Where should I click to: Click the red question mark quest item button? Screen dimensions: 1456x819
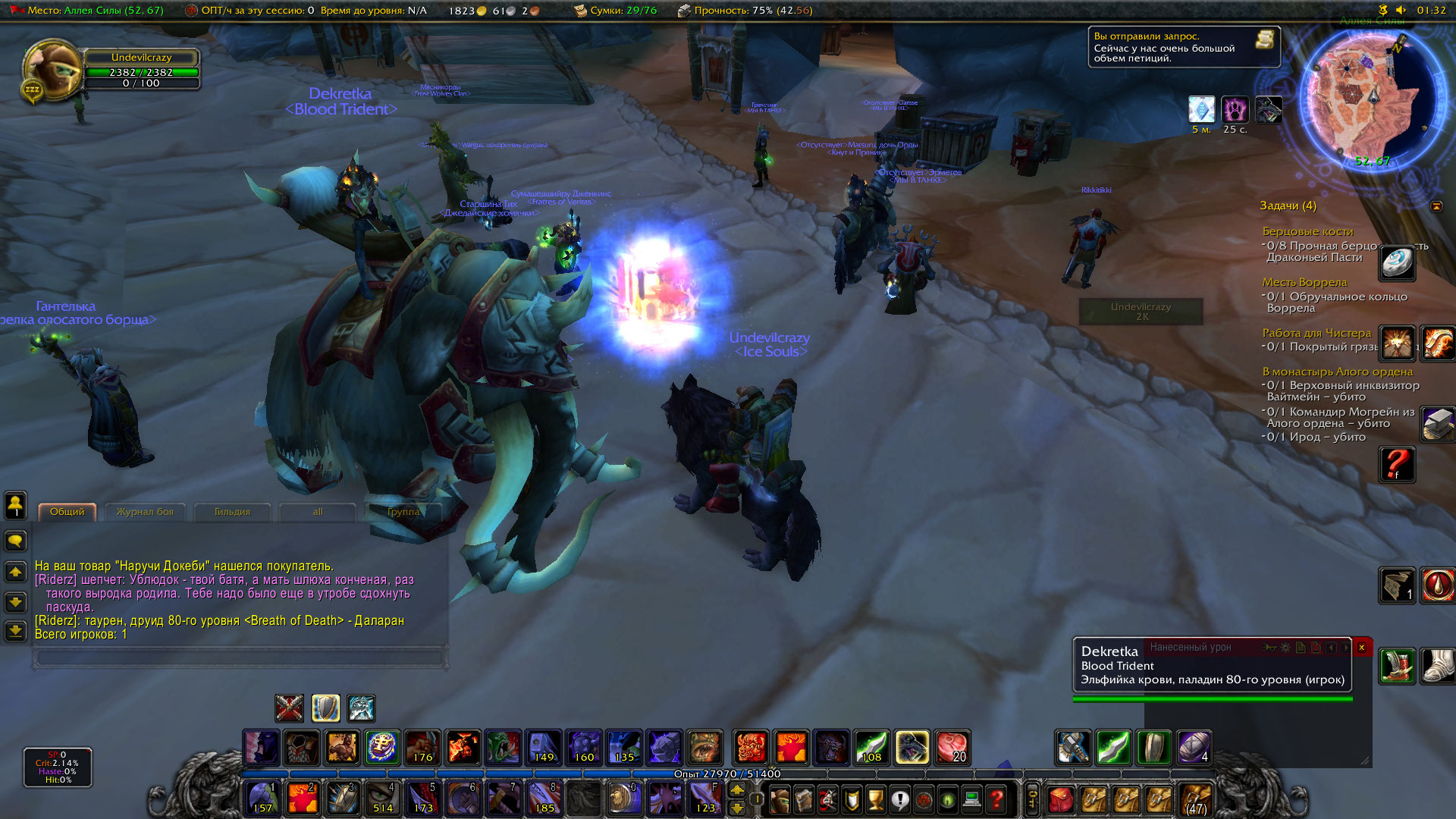tap(1397, 464)
